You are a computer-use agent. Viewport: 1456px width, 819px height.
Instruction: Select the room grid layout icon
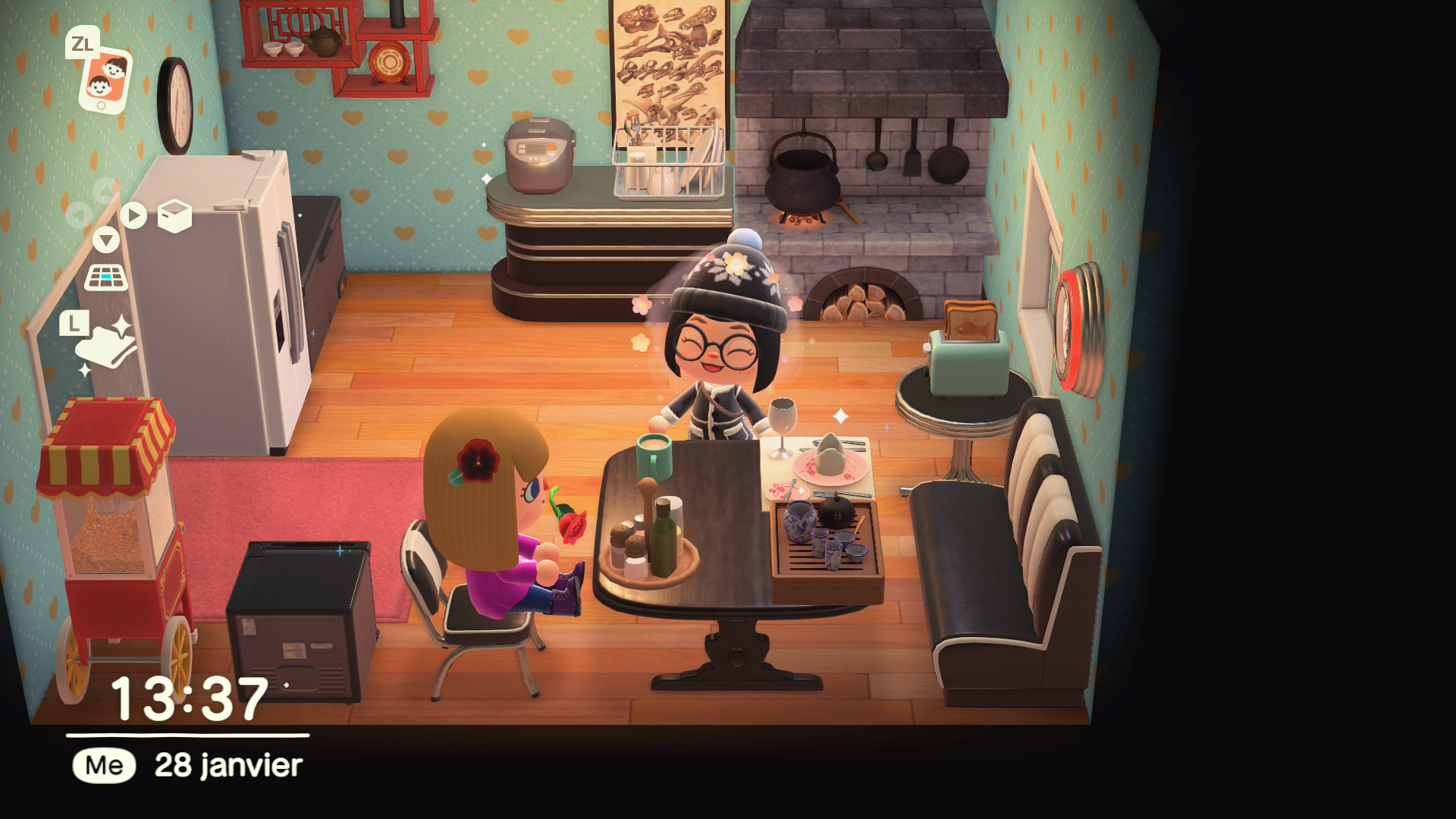tap(106, 278)
